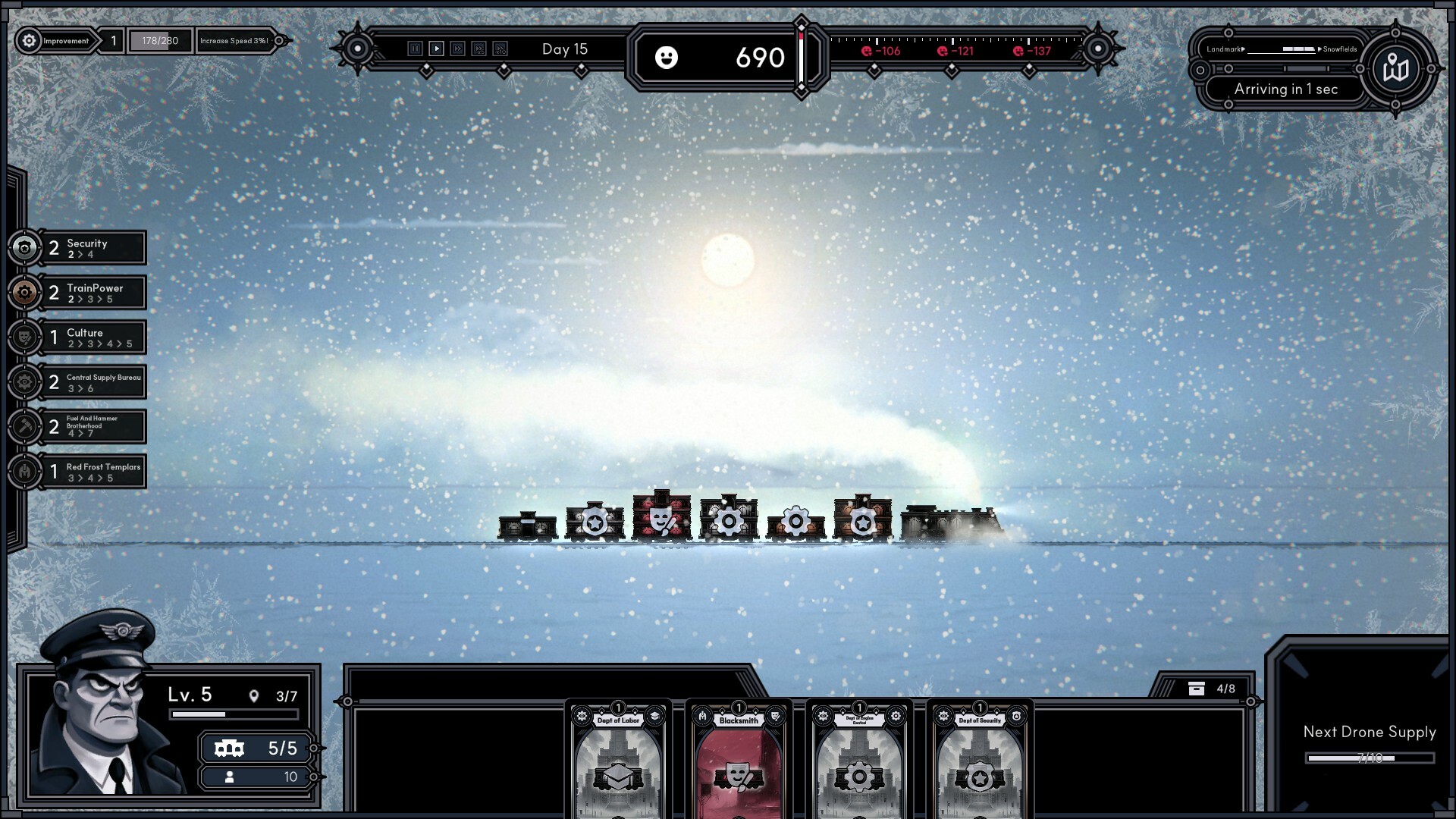
Task: Pause the game speed
Action: (x=415, y=49)
